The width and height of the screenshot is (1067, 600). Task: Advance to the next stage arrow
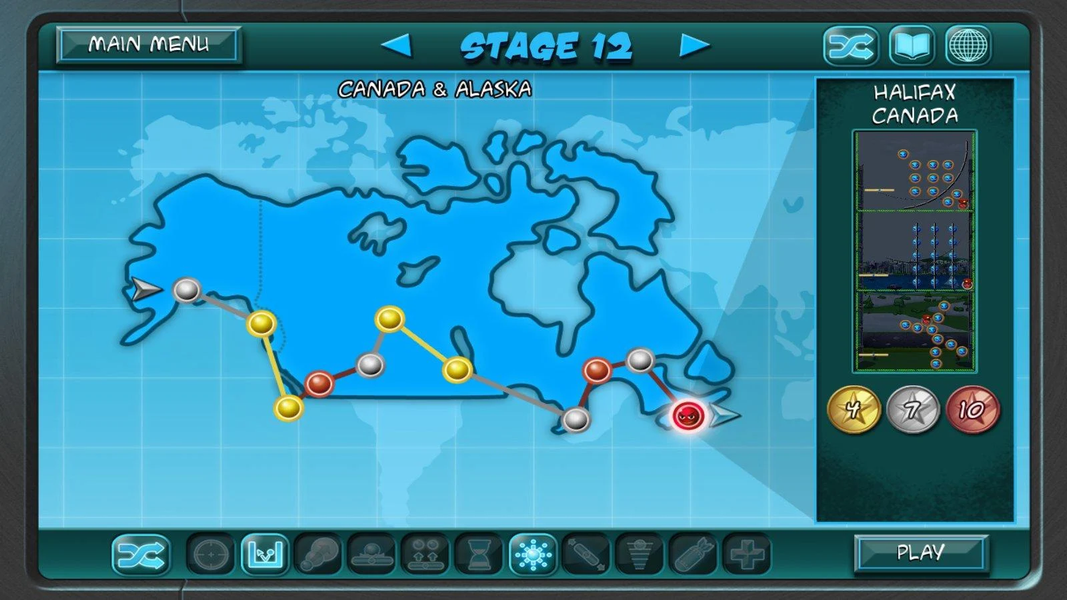(x=695, y=46)
